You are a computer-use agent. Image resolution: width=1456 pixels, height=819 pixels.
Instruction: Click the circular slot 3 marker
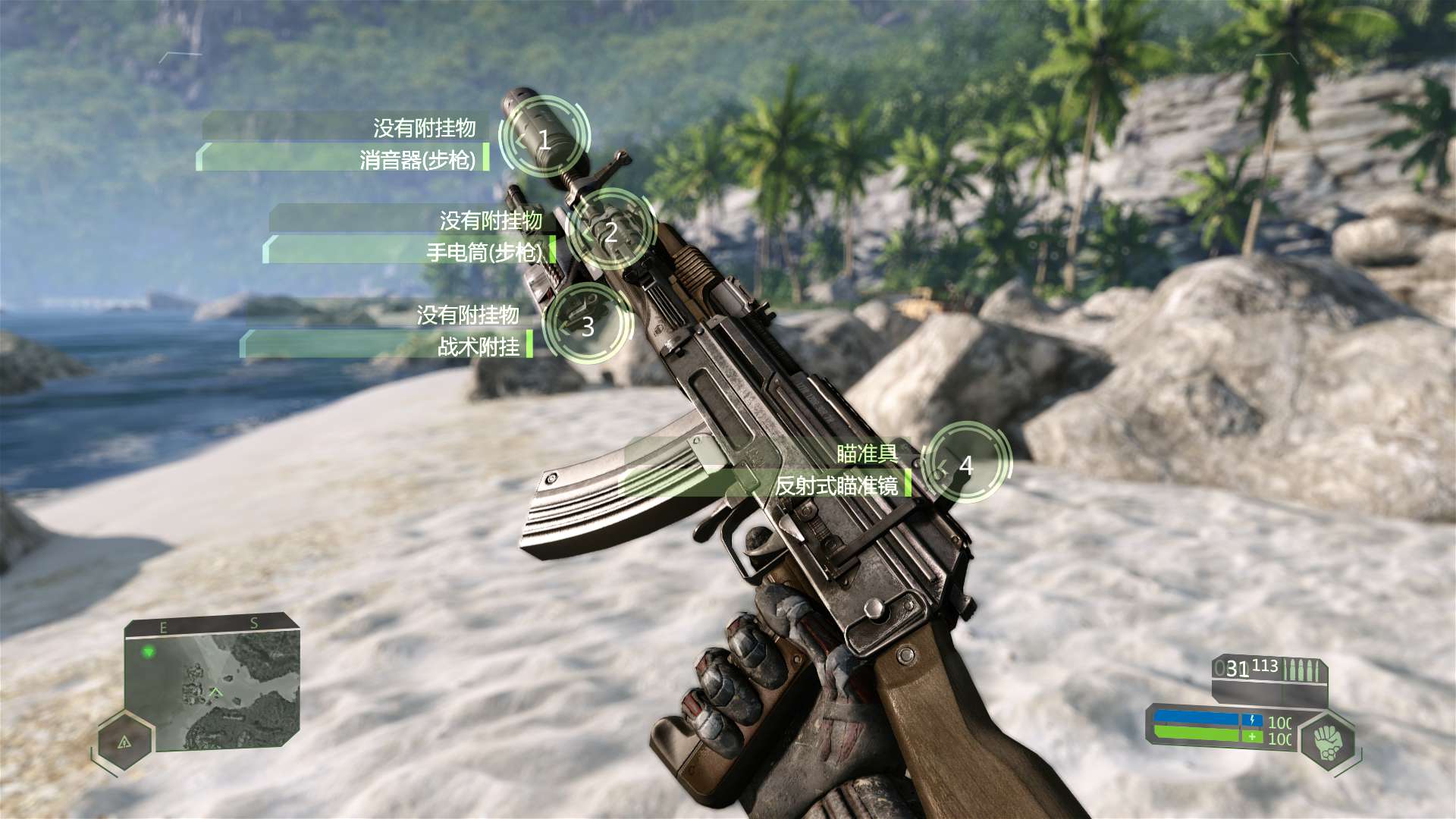point(588,326)
